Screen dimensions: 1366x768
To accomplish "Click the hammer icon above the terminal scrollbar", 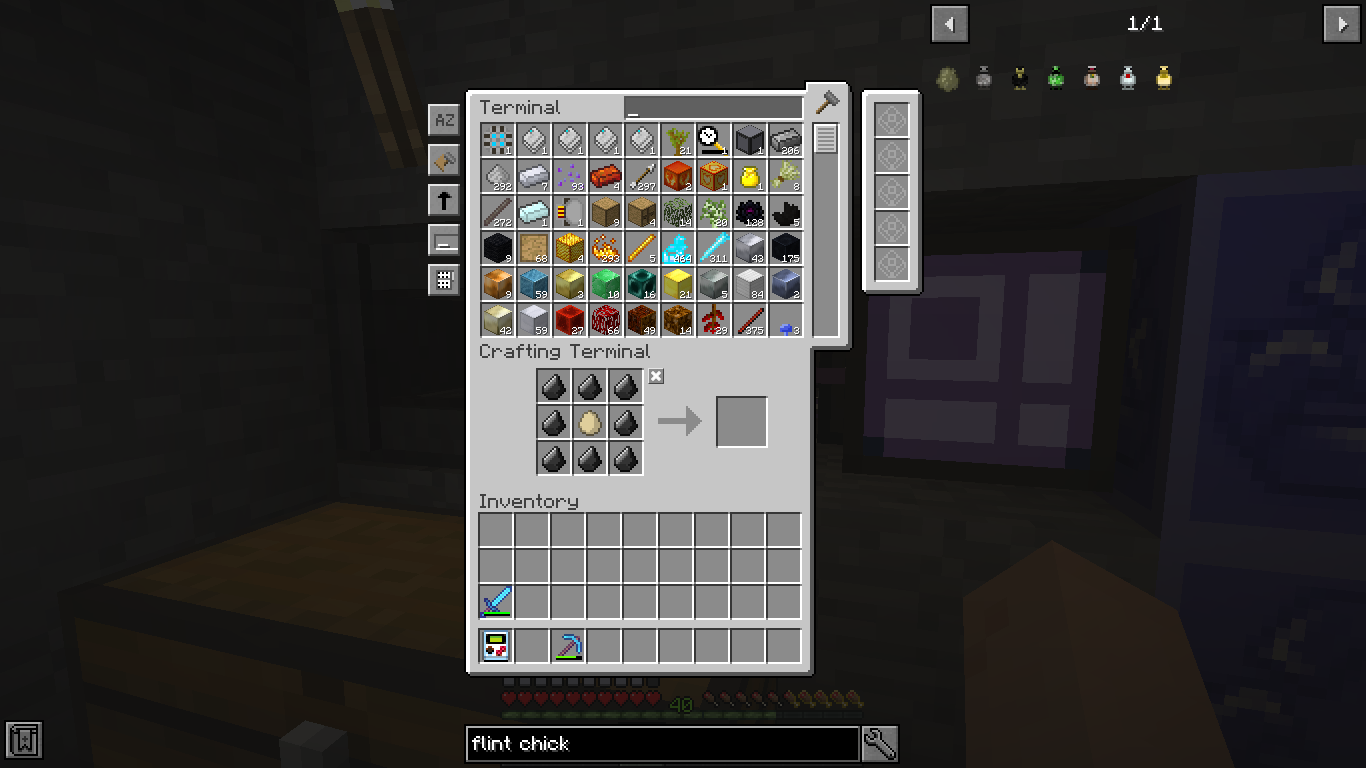I will pyautogui.click(x=826, y=100).
